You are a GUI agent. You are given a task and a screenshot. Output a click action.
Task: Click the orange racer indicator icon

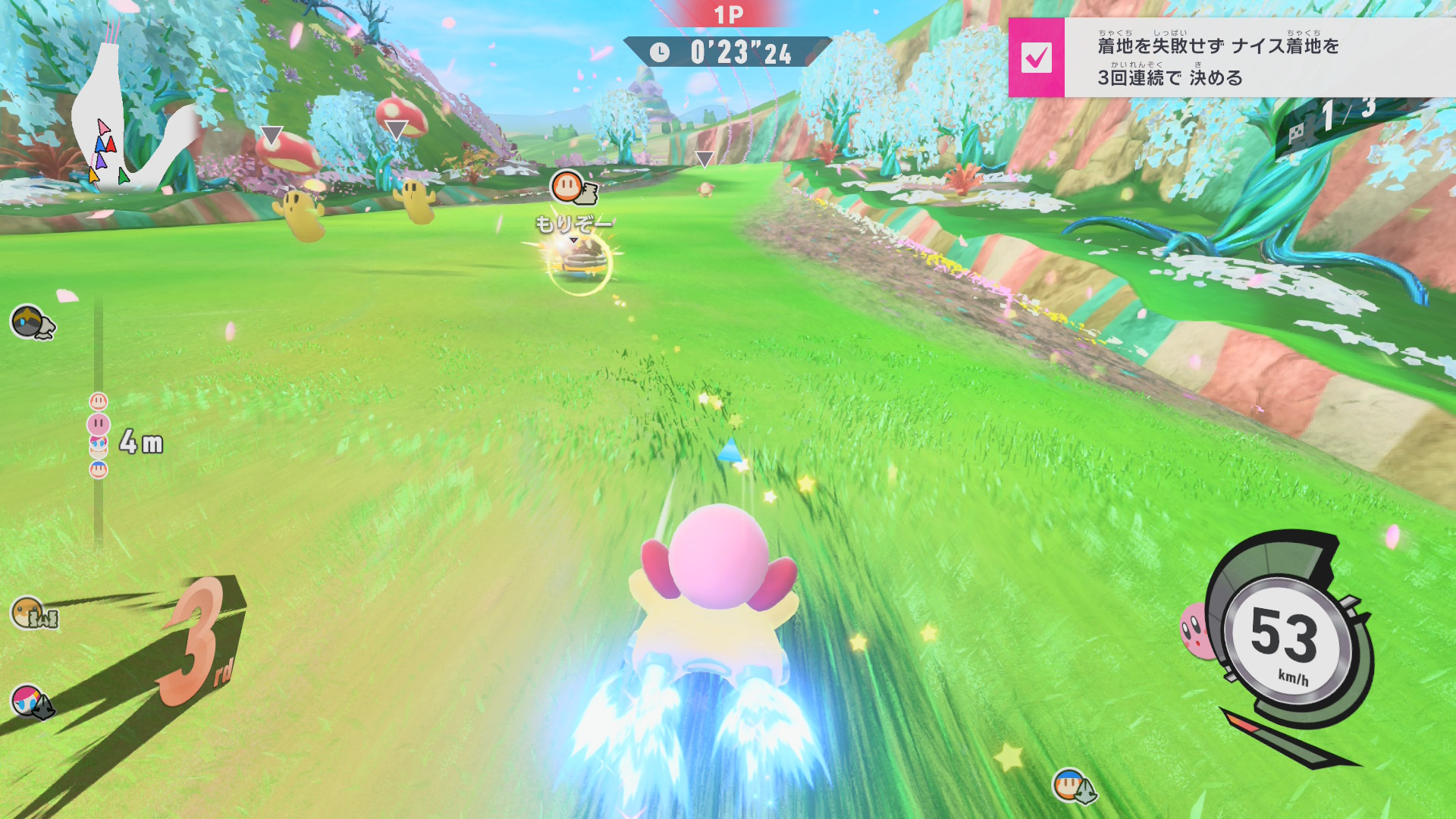pos(30,611)
